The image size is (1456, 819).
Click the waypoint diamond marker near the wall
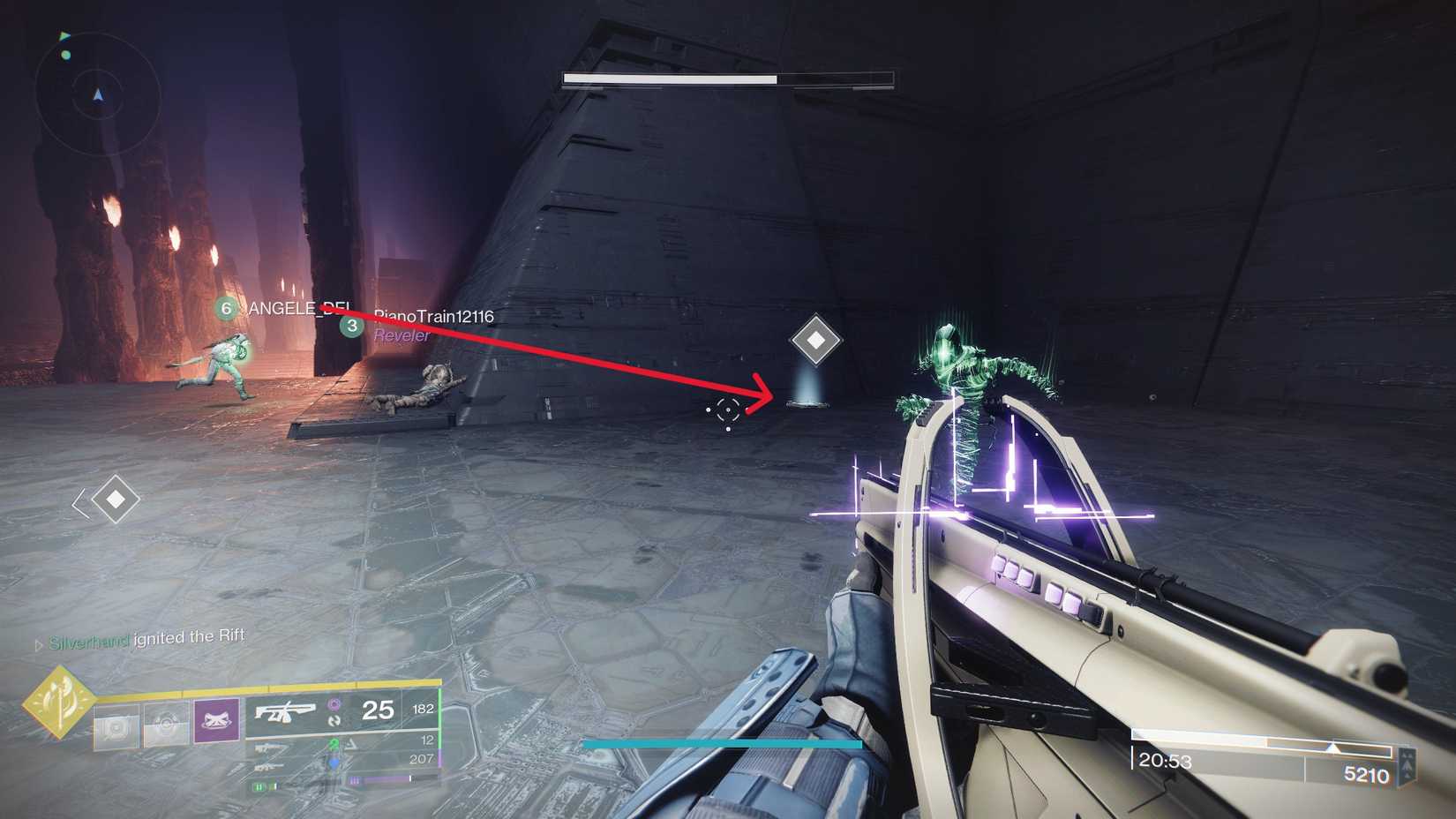coord(816,338)
